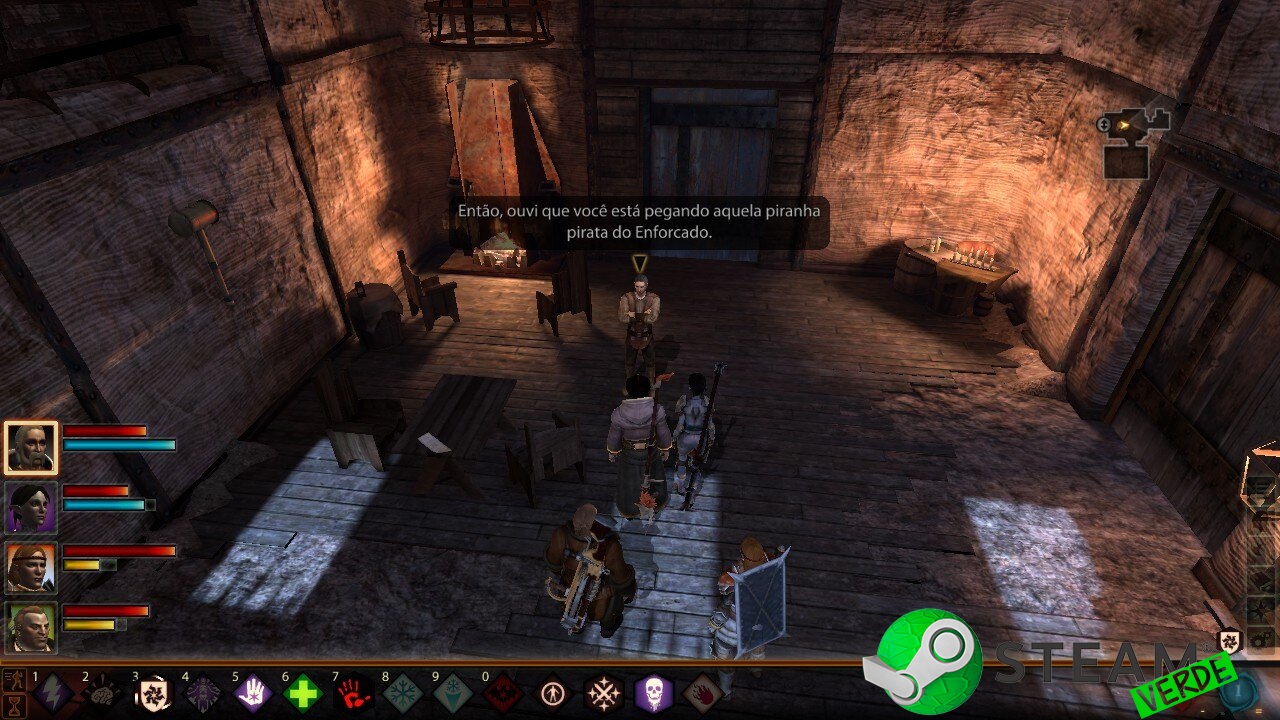This screenshot has height=720, width=1280.
Task: Select the dark-haired elf portrait
Action: point(31,507)
